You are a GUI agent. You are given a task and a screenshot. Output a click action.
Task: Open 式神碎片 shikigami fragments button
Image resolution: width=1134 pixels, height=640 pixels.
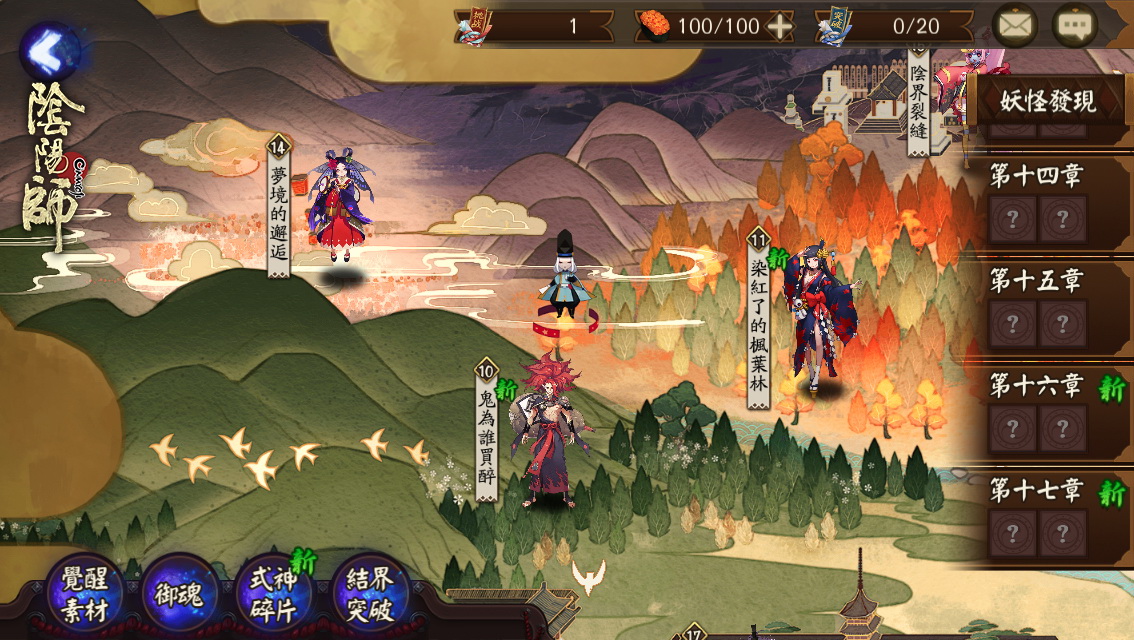tap(274, 594)
